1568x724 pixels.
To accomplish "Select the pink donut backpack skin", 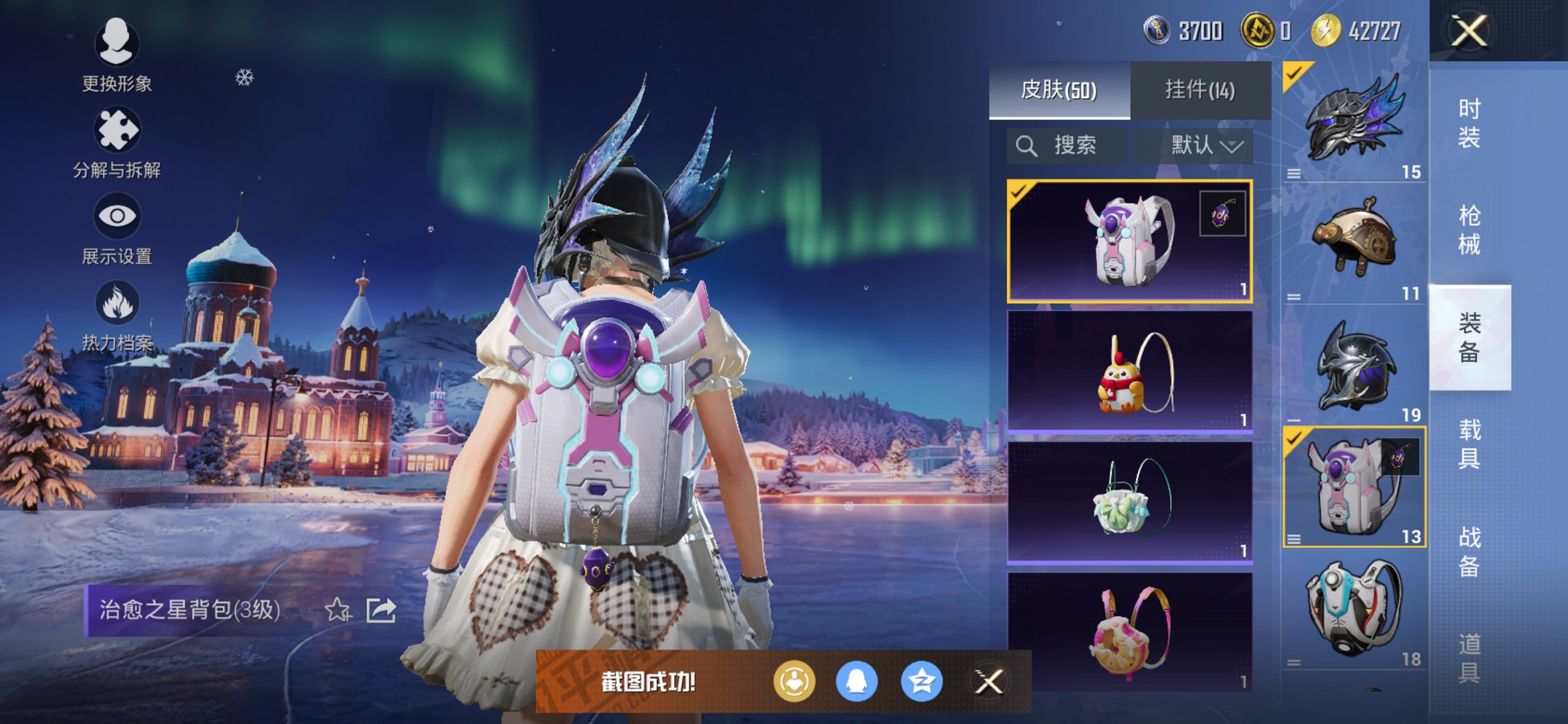I will (x=1129, y=632).
